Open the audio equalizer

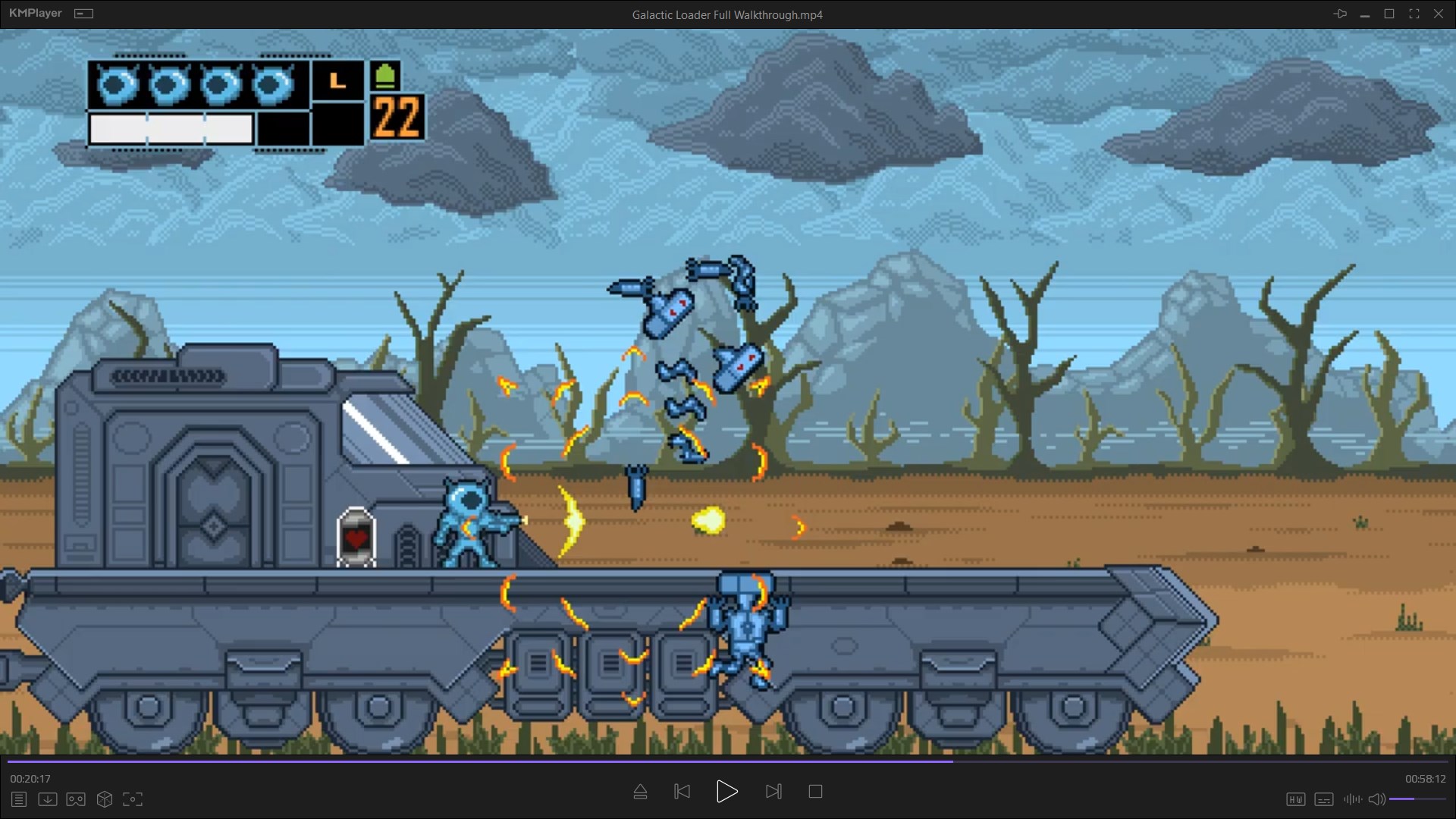click(1353, 799)
